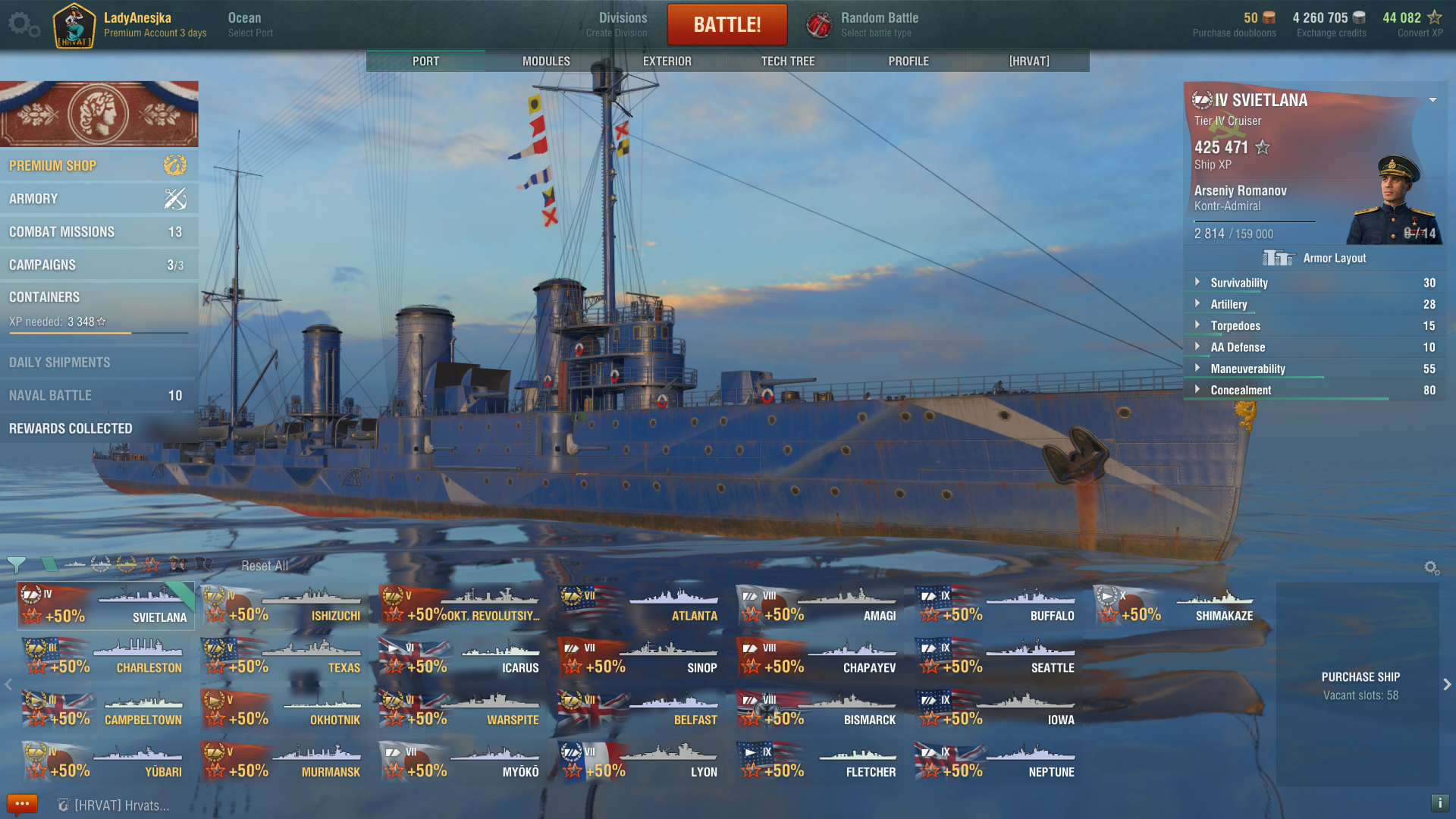This screenshot has height=819, width=1456.
Task: View the Profile tab
Action: [x=908, y=61]
